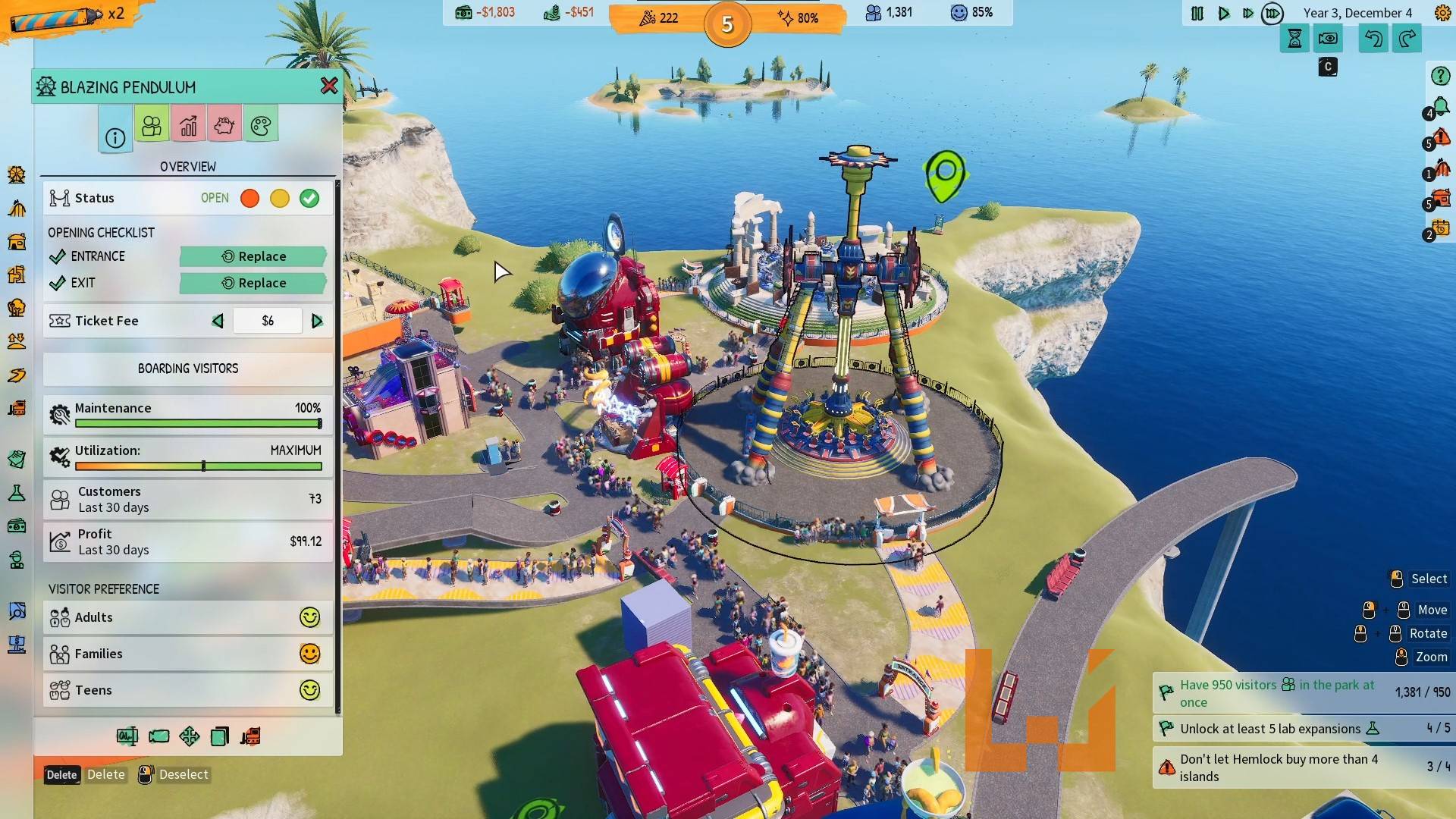Redo the last action
Image resolution: width=1456 pixels, height=819 pixels.
(1407, 39)
